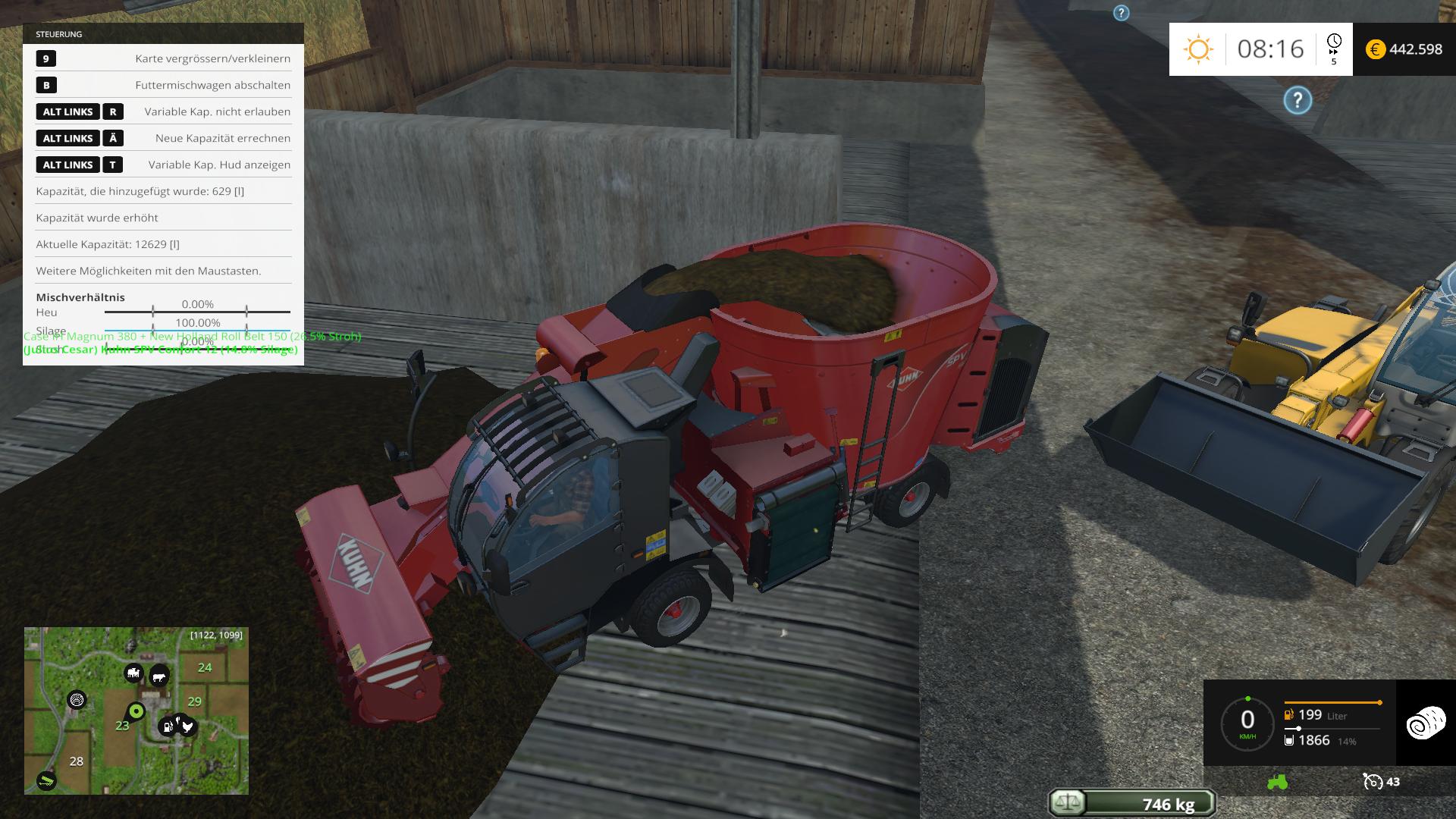
Task: Click the weighing scale icon
Action: 1066,803
